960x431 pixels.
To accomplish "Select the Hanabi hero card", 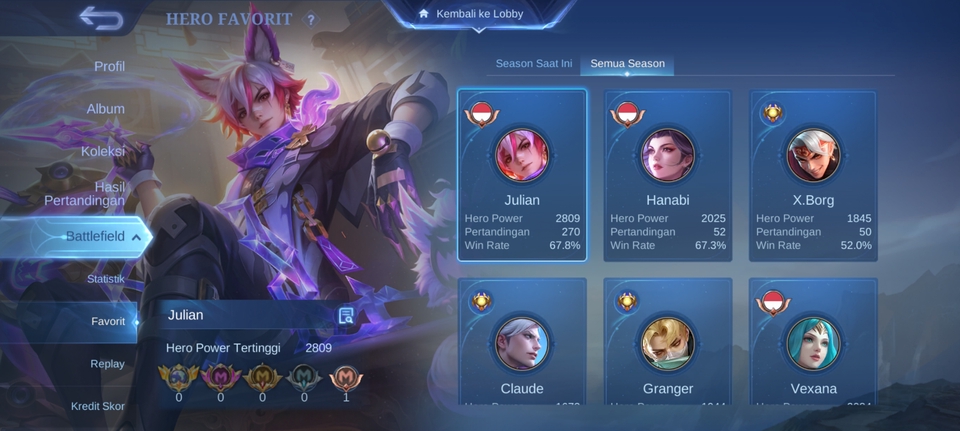I will tap(668, 175).
